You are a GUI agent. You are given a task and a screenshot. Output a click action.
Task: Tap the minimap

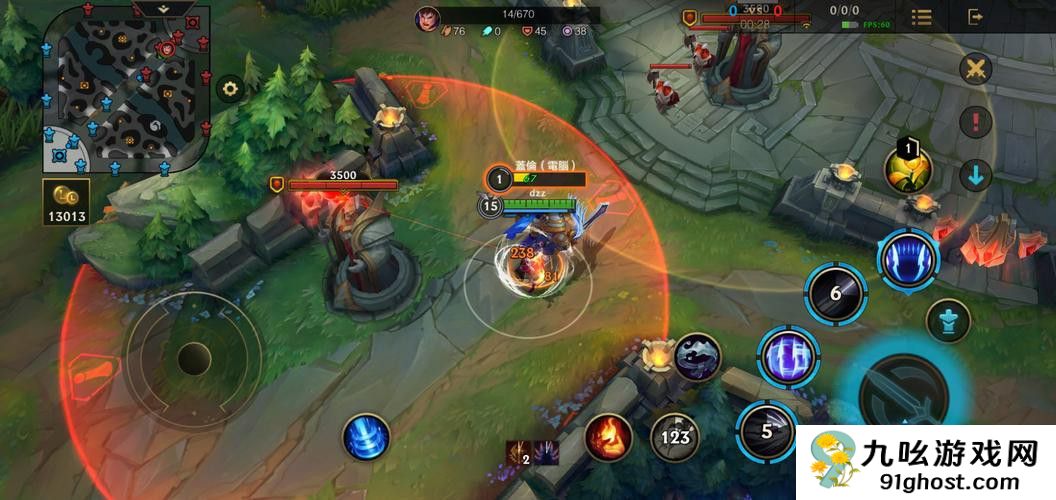pos(125,88)
